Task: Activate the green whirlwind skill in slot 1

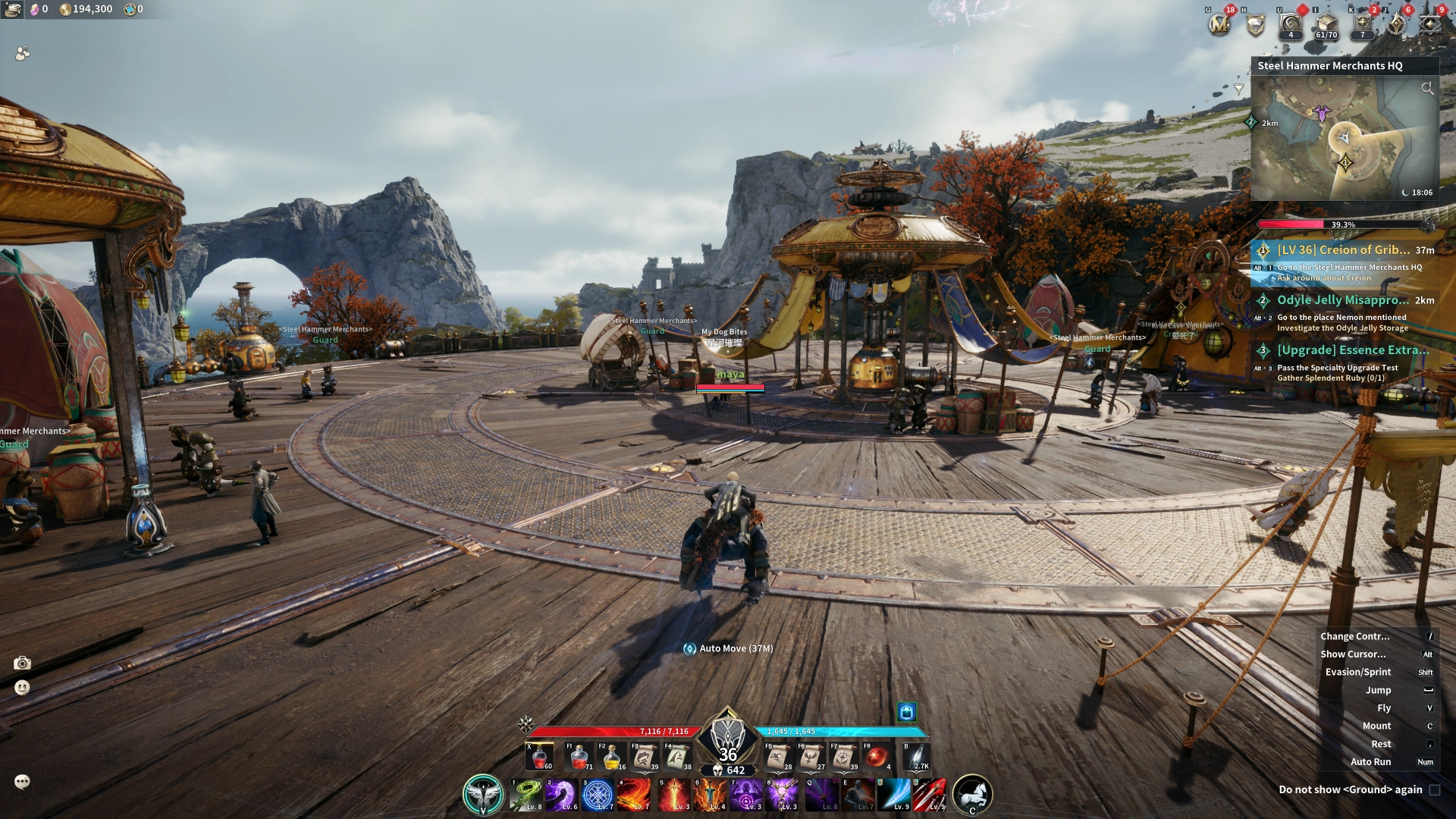Action: coord(526,795)
